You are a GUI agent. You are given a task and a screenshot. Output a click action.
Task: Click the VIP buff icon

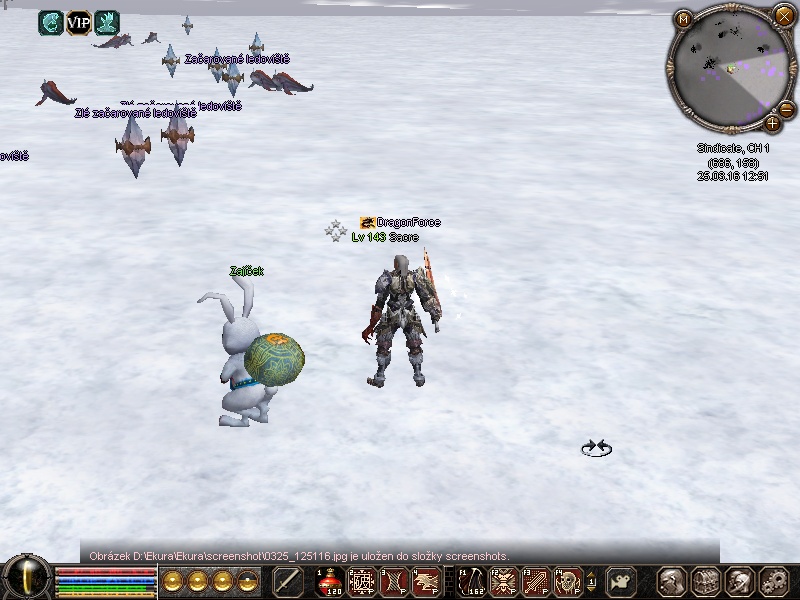coord(79,22)
